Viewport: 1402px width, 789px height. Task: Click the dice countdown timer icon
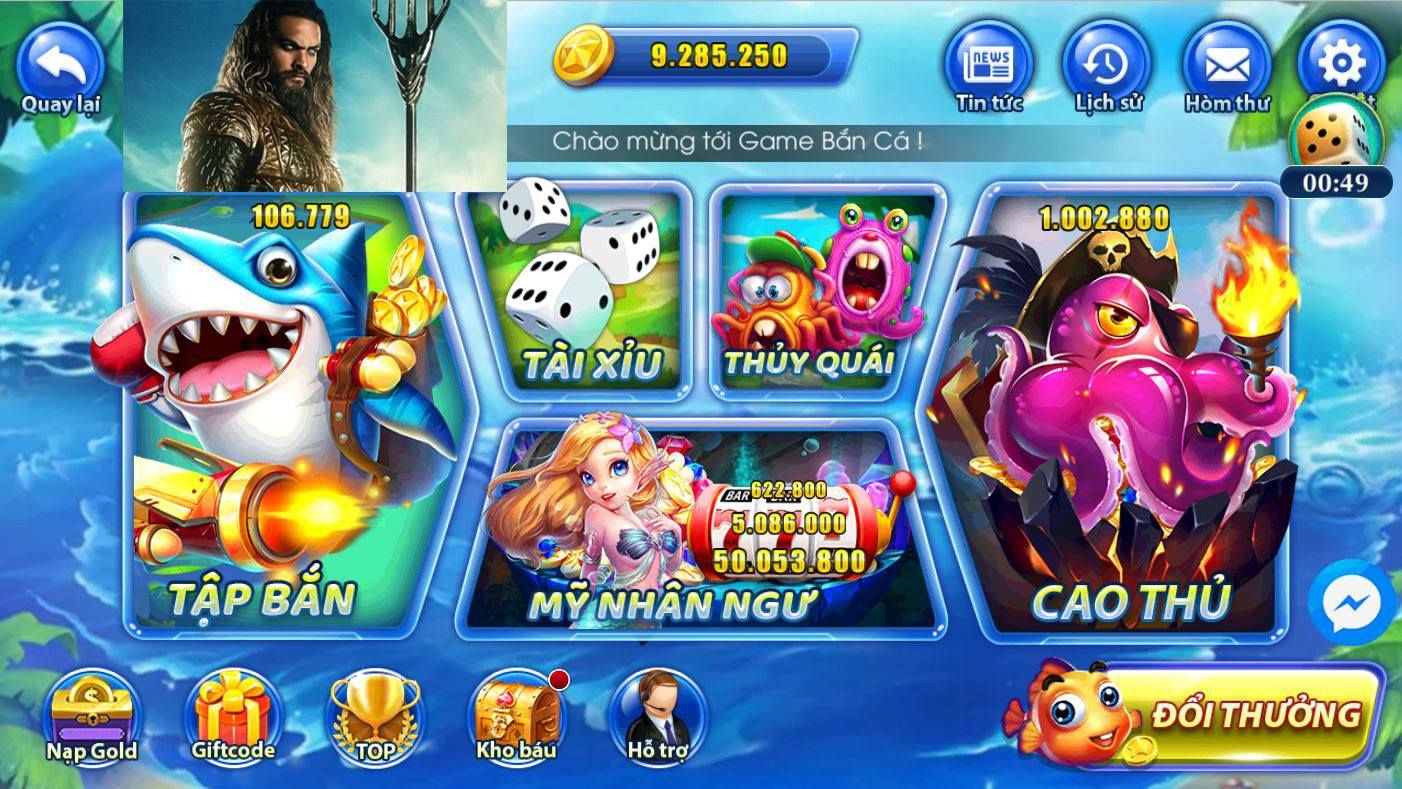1335,140
